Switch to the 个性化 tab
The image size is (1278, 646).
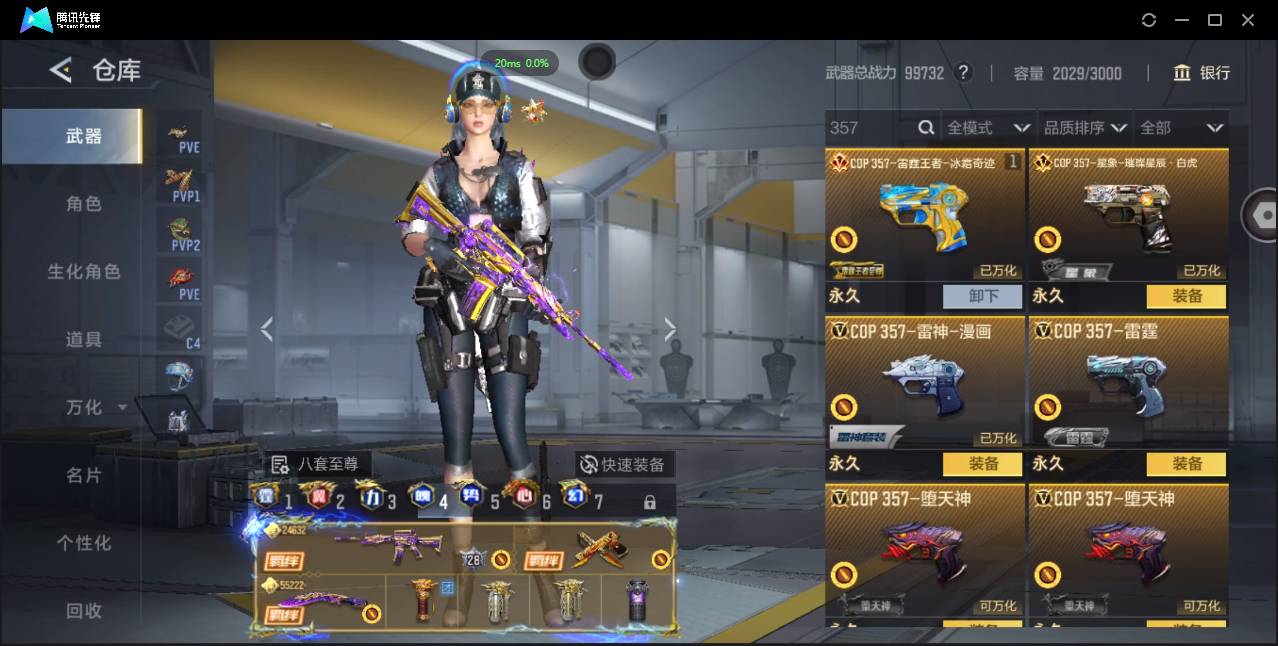[84, 543]
